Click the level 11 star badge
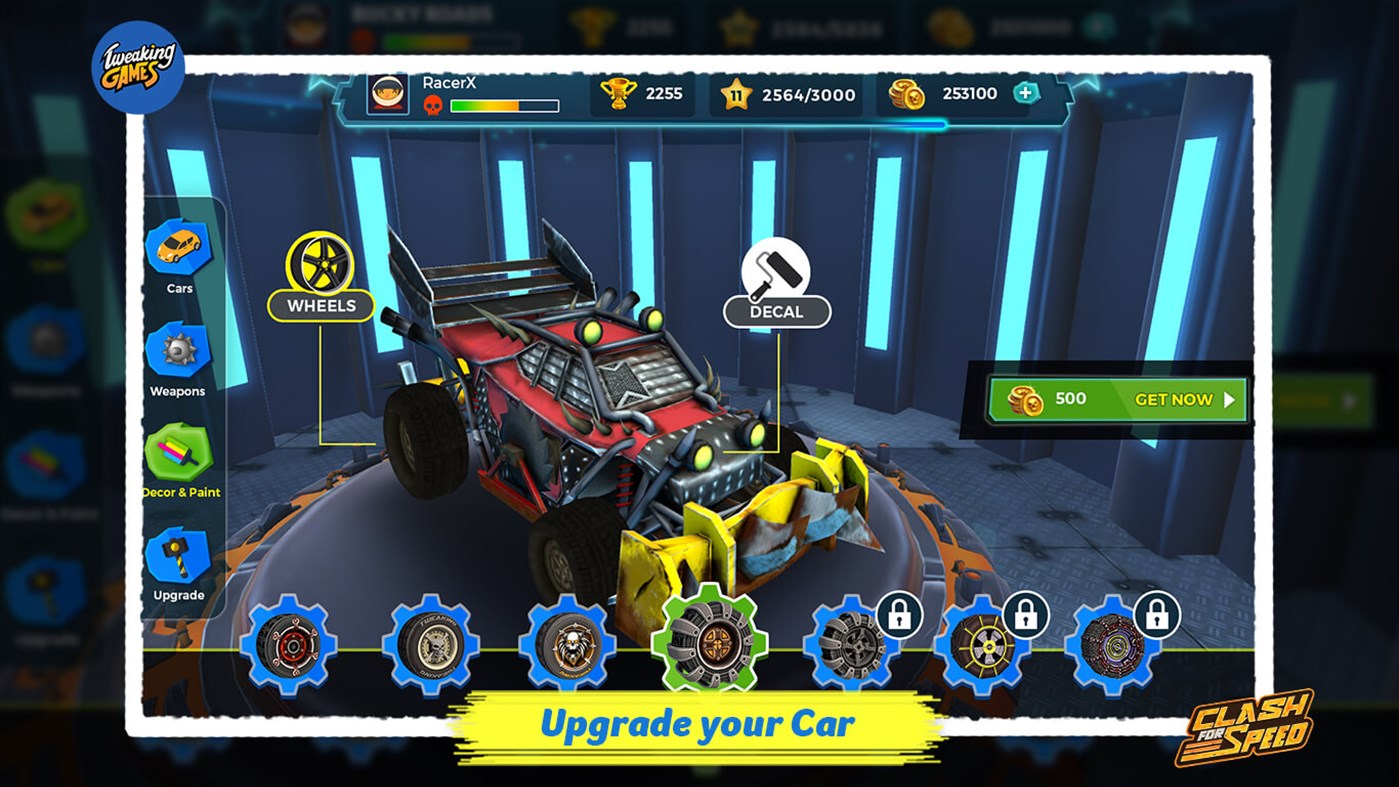 click(737, 94)
